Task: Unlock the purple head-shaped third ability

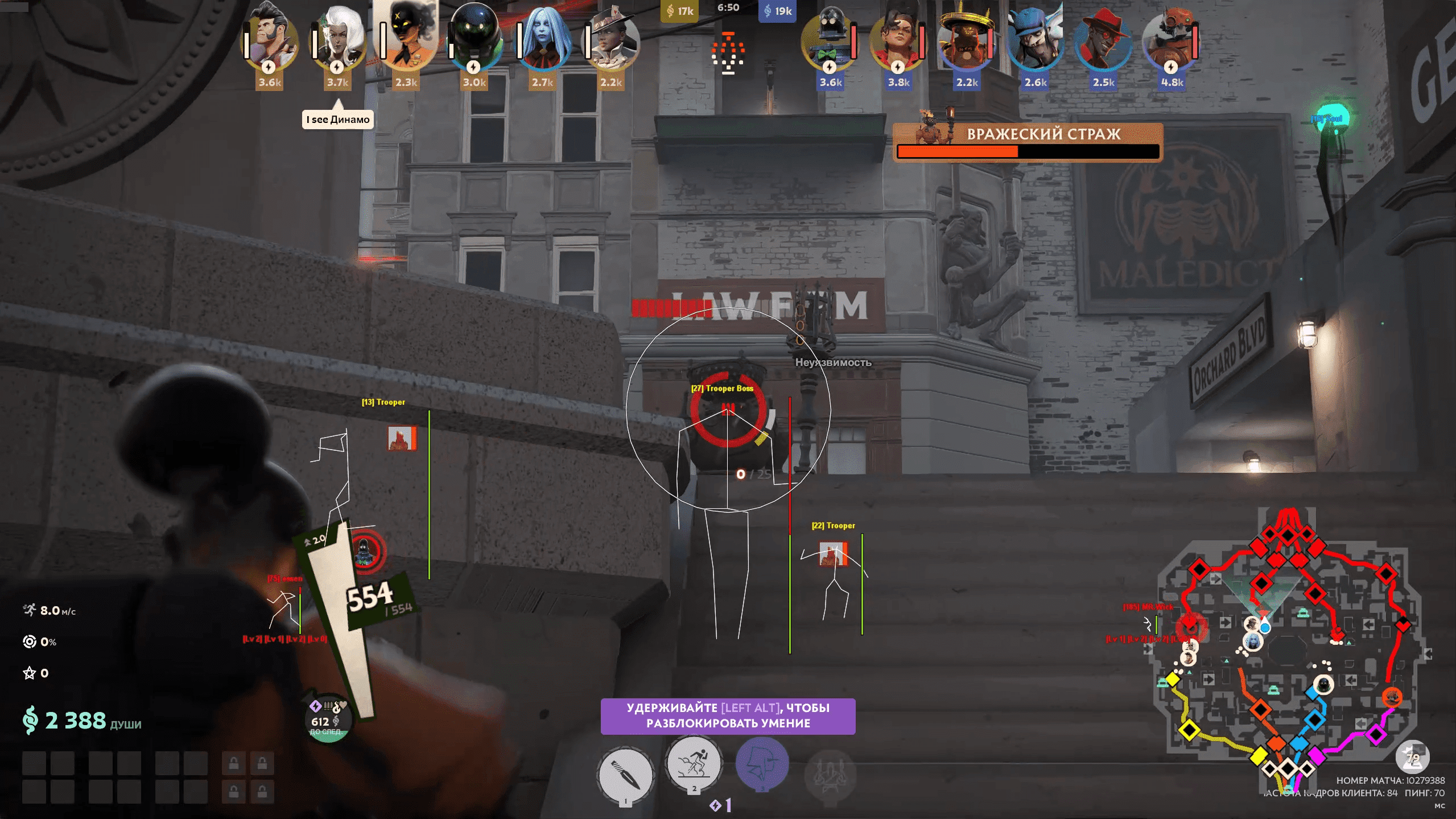Action: [x=762, y=763]
